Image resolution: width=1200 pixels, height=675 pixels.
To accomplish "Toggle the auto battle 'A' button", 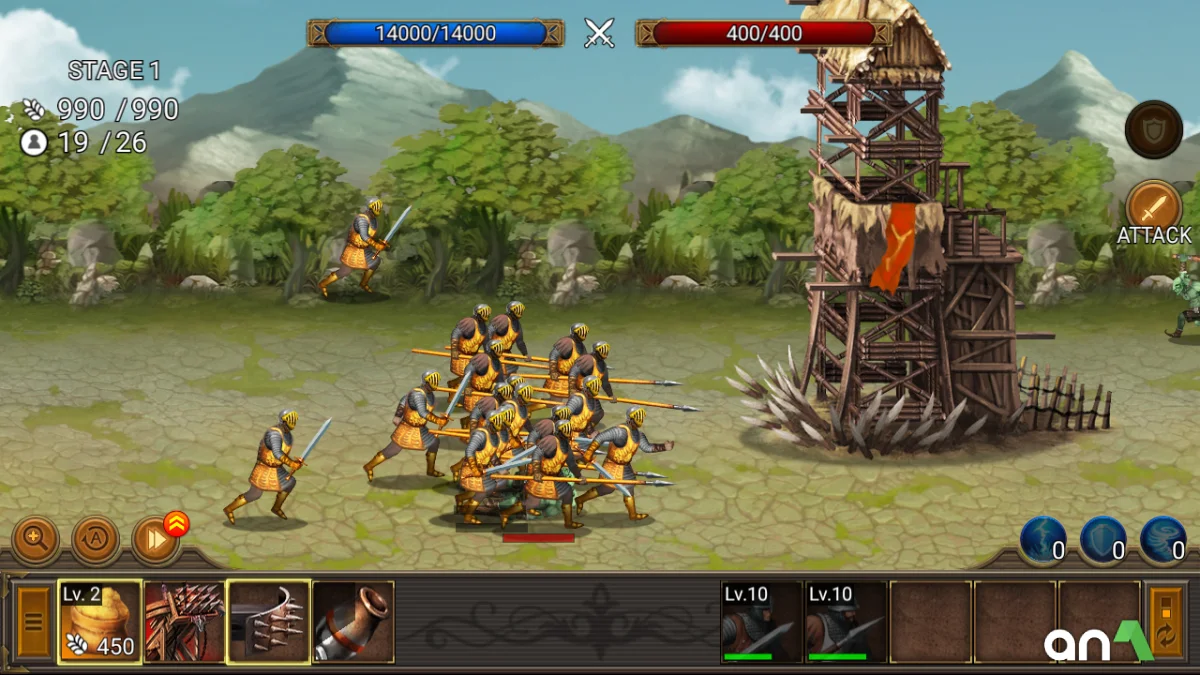I will [96, 540].
